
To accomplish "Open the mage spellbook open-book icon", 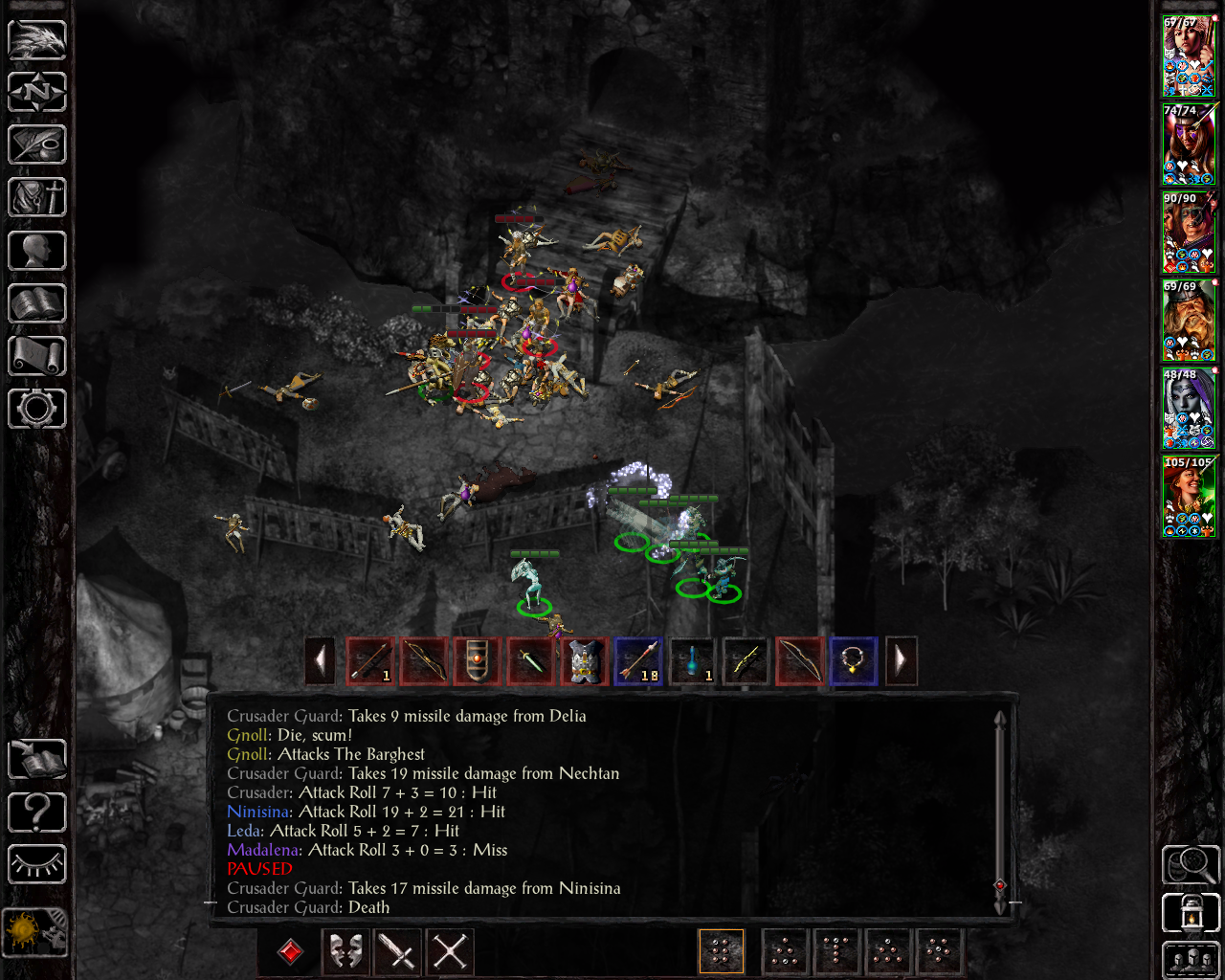I will point(37,303).
